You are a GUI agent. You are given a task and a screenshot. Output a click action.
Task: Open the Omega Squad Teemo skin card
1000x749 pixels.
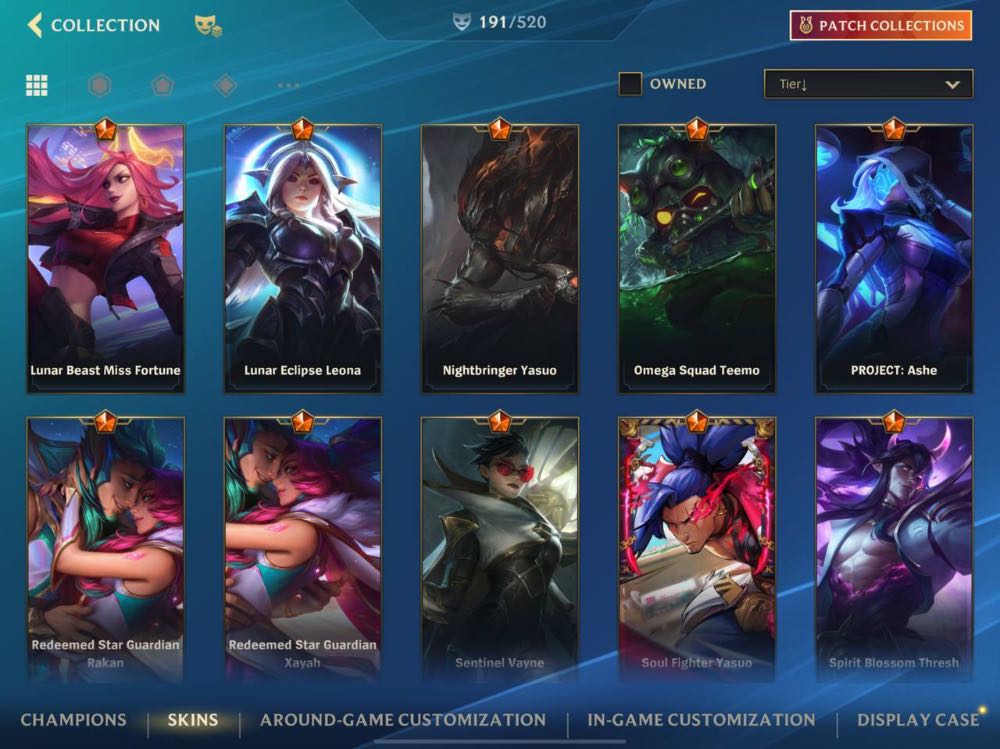(696, 258)
